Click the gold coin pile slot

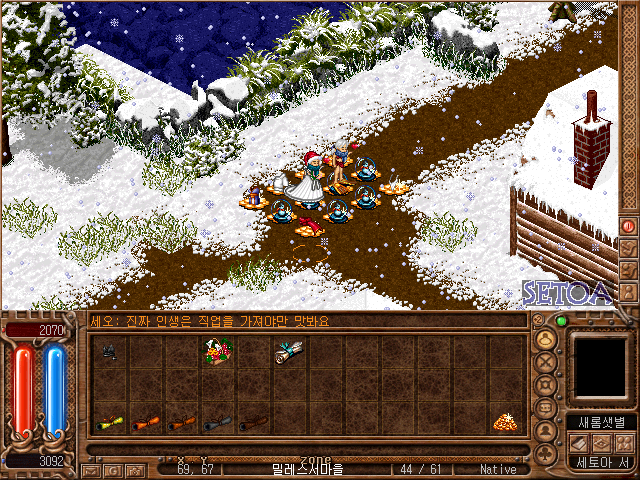coord(505,423)
